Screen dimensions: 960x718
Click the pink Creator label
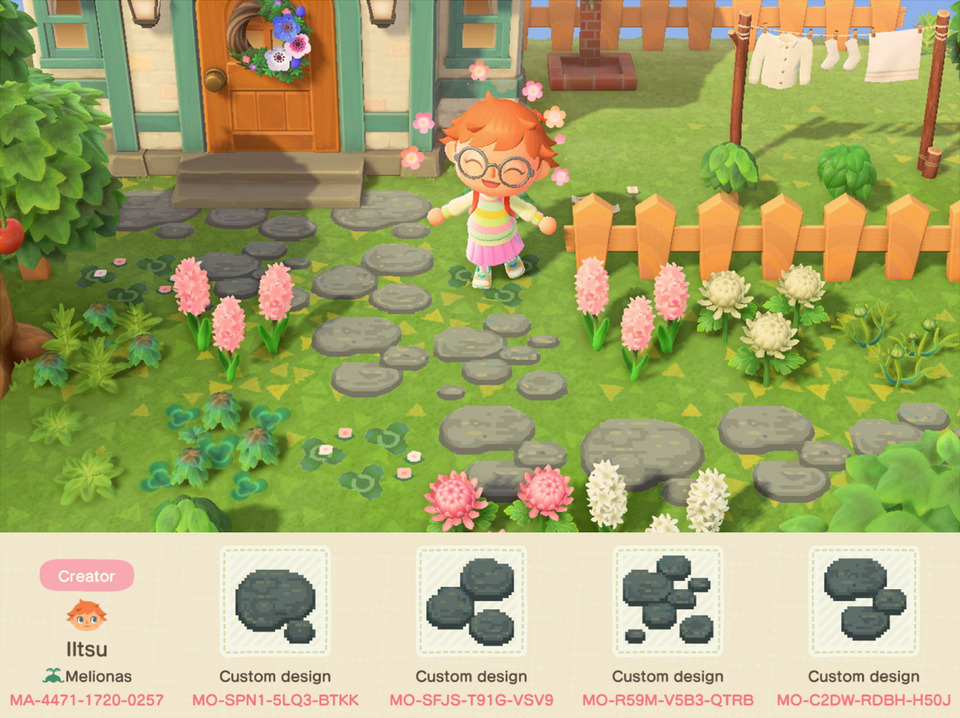tap(86, 576)
